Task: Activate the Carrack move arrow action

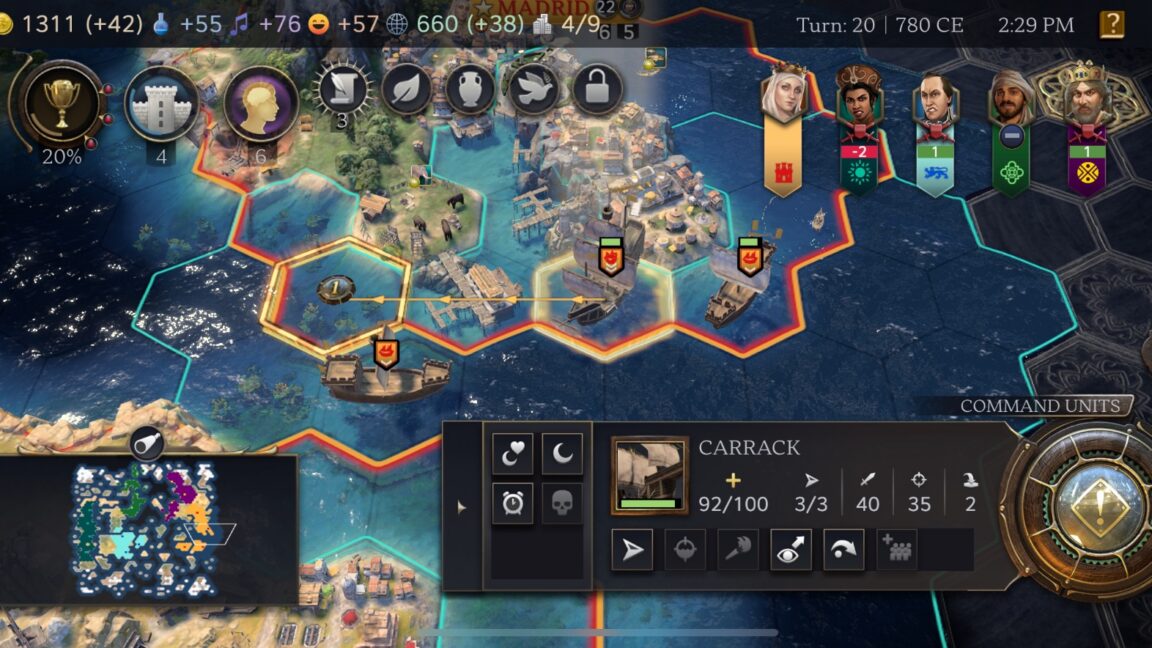Action: [x=632, y=550]
